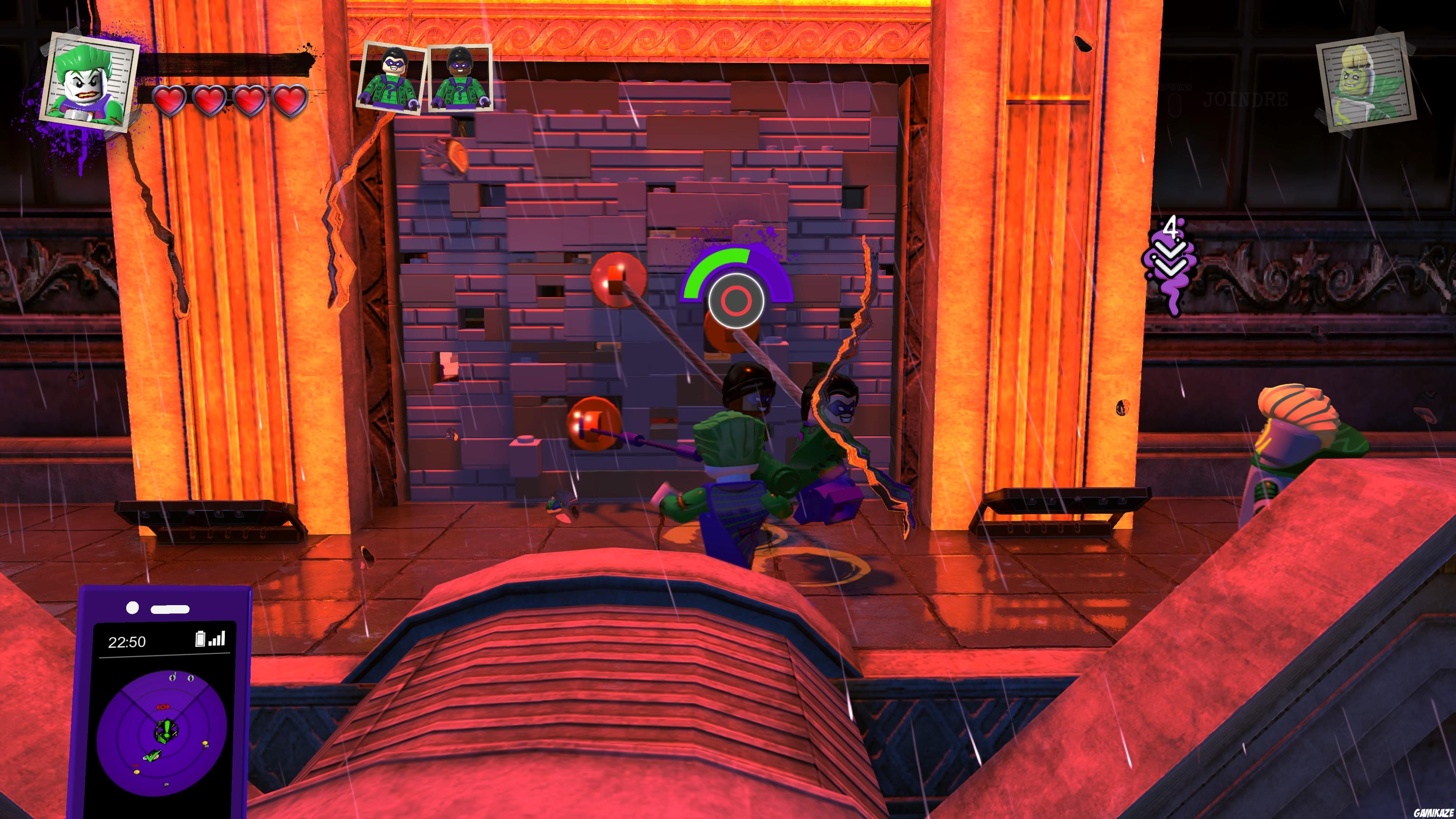The width and height of the screenshot is (1456, 819).
Task: Click the red double-arrow icon on the radar
Action: [163, 707]
